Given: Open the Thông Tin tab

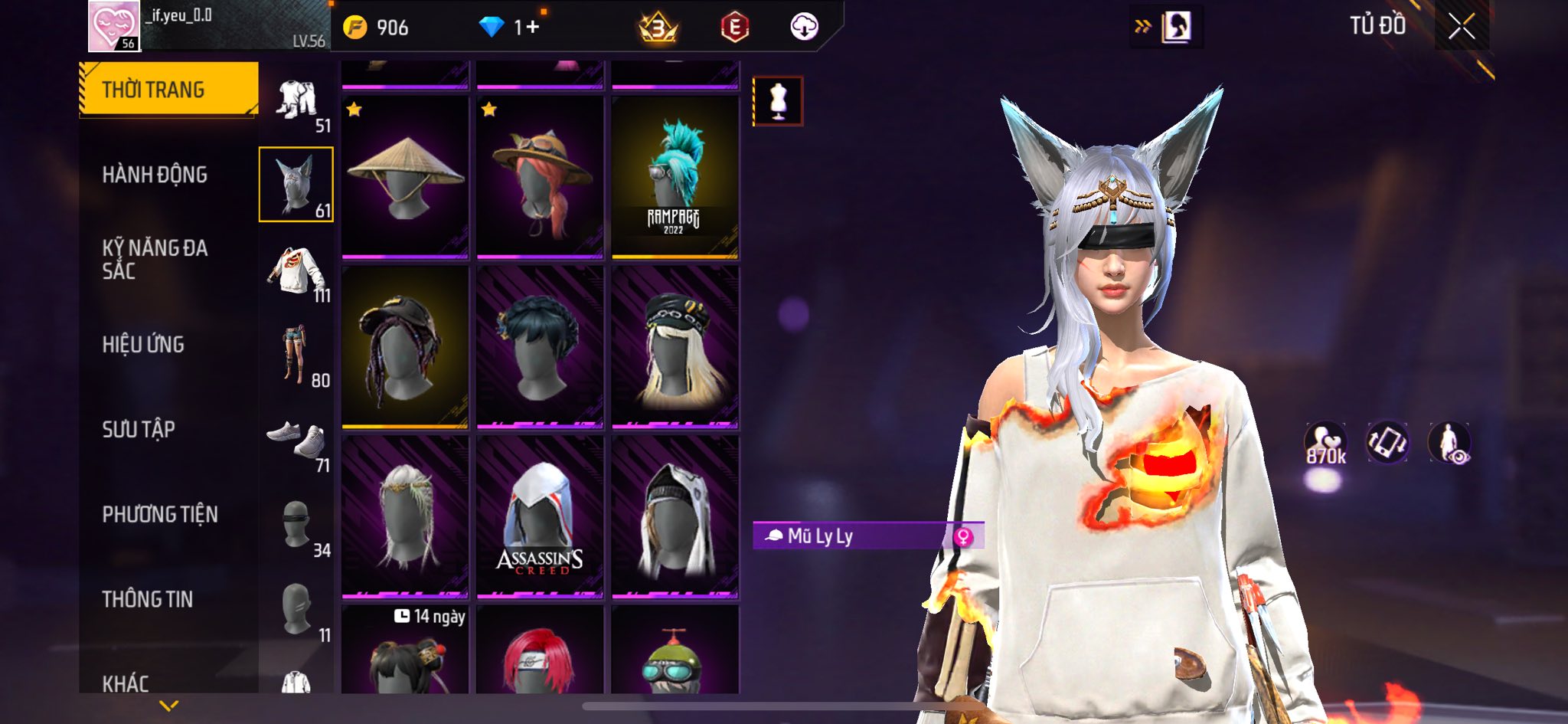Looking at the screenshot, I should point(148,599).
